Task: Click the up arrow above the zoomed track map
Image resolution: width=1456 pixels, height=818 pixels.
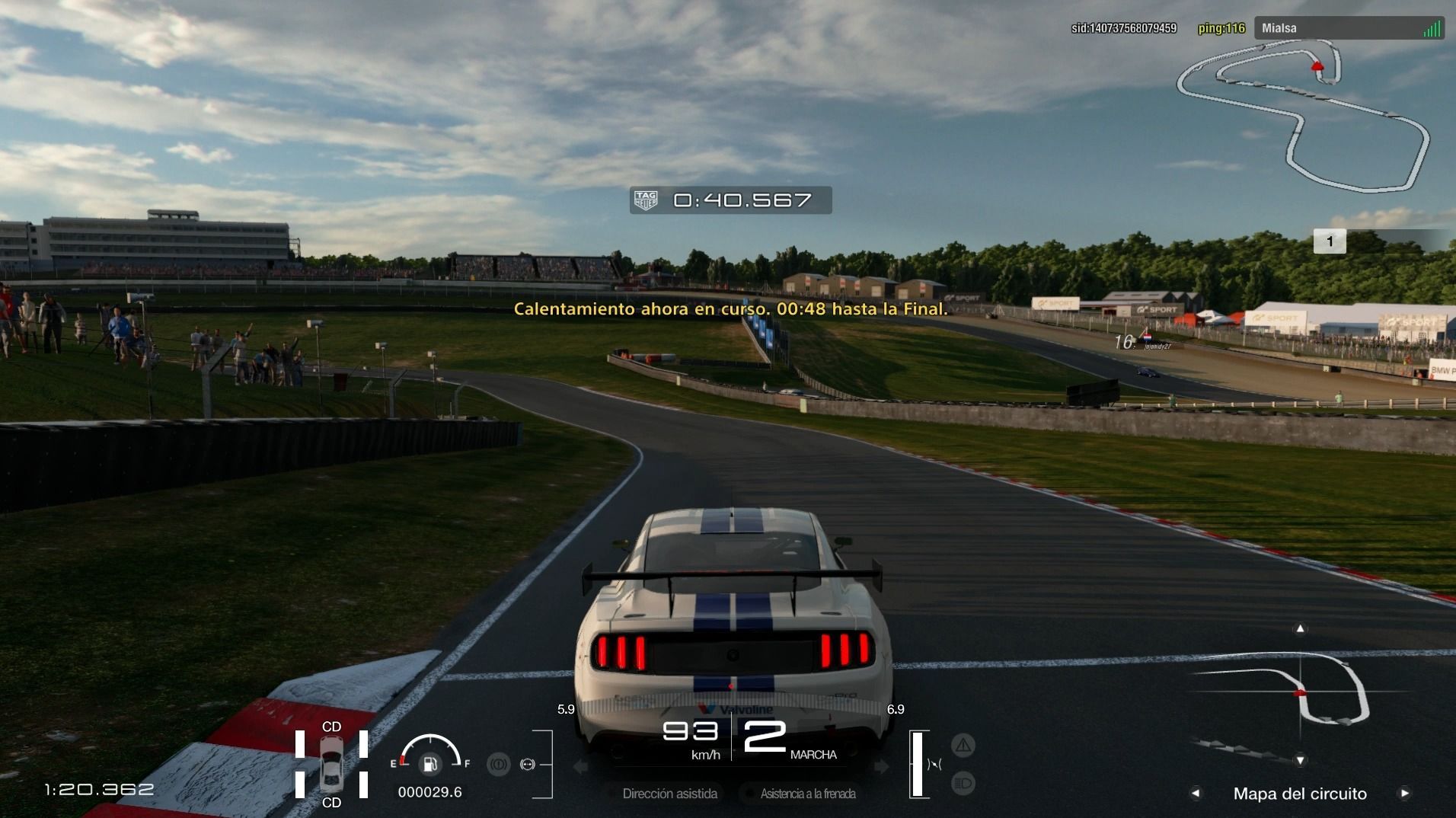Action: (1301, 628)
